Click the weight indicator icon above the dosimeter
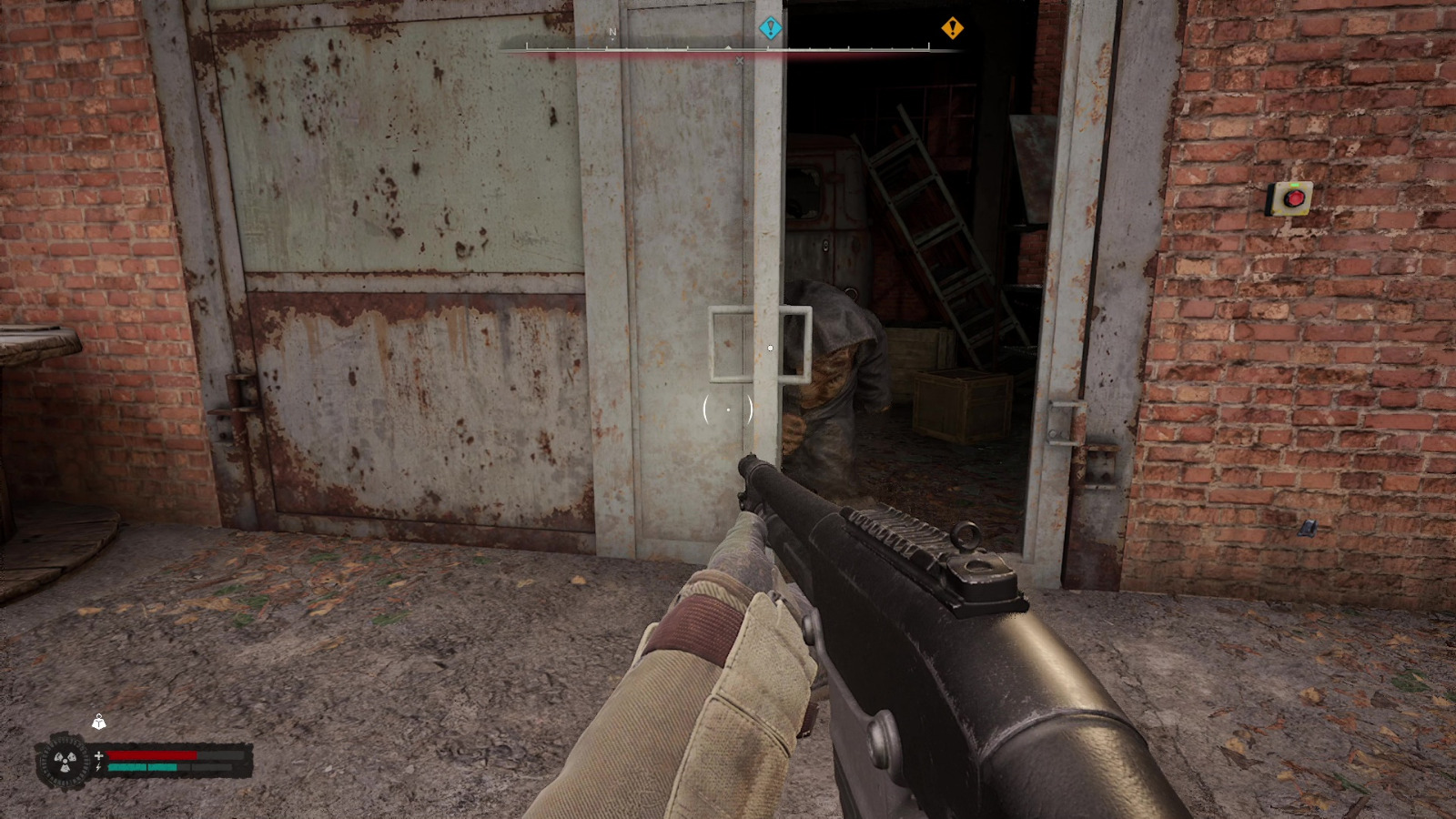1456x819 pixels. 97,725
